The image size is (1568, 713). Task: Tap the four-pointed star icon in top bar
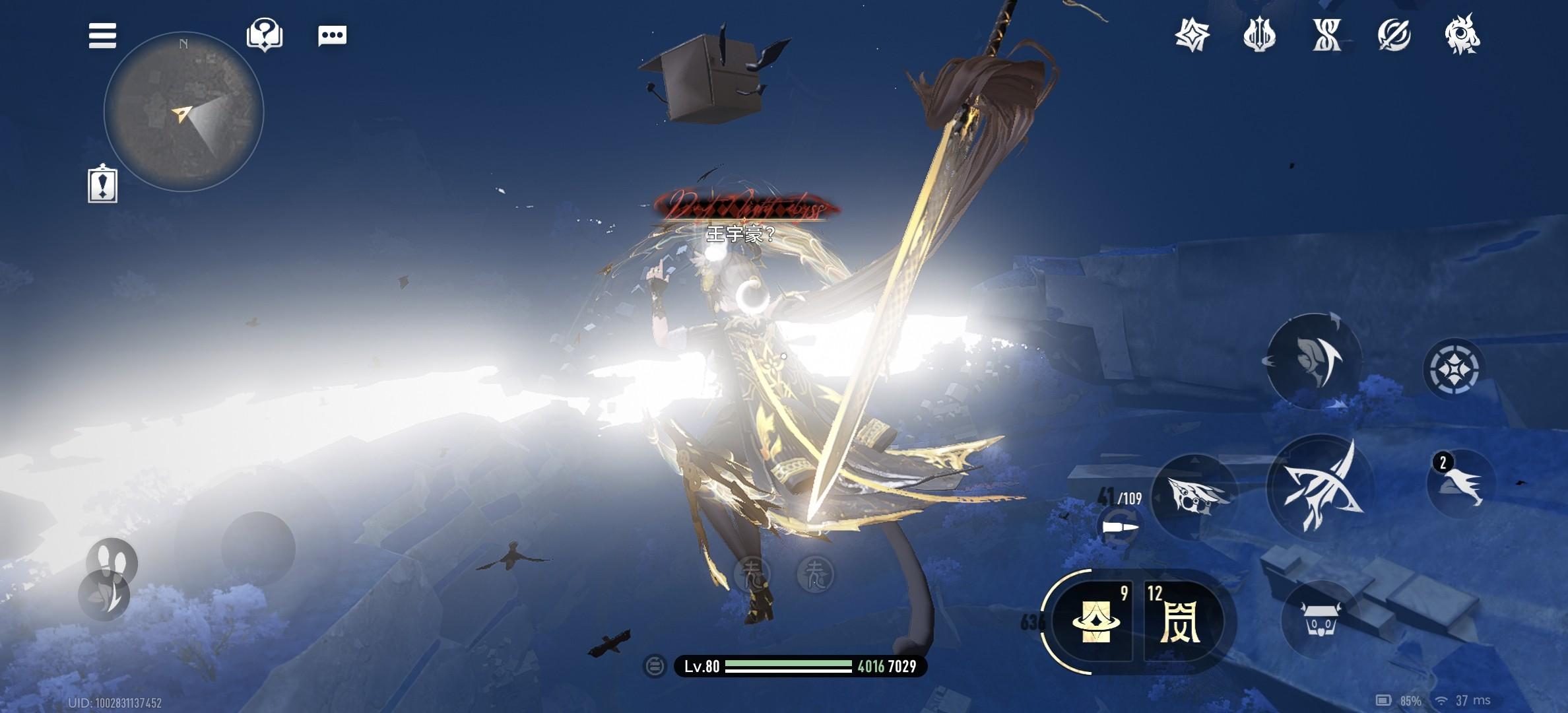1192,35
